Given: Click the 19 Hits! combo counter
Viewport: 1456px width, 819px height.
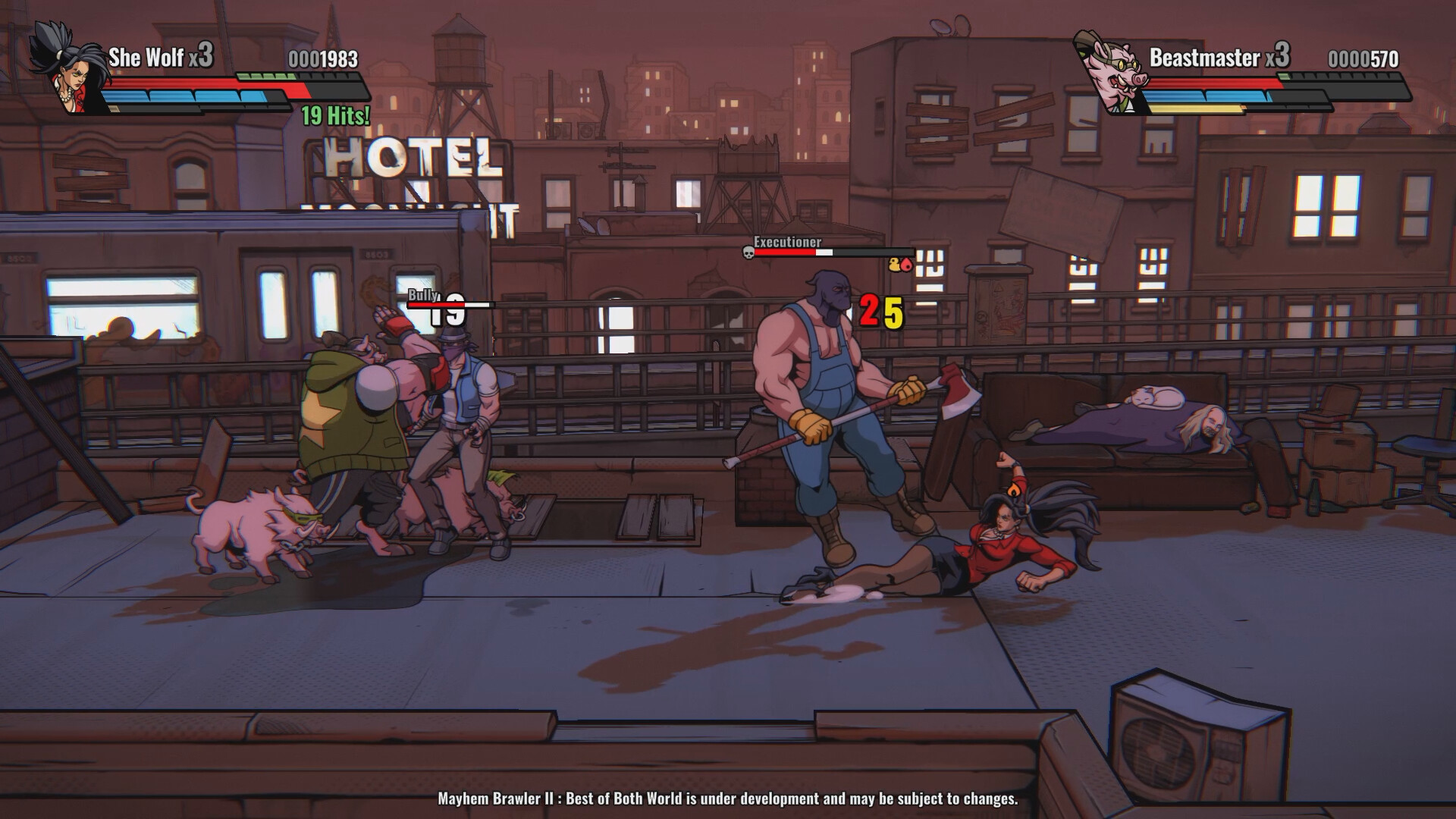Looking at the screenshot, I should click(x=334, y=114).
